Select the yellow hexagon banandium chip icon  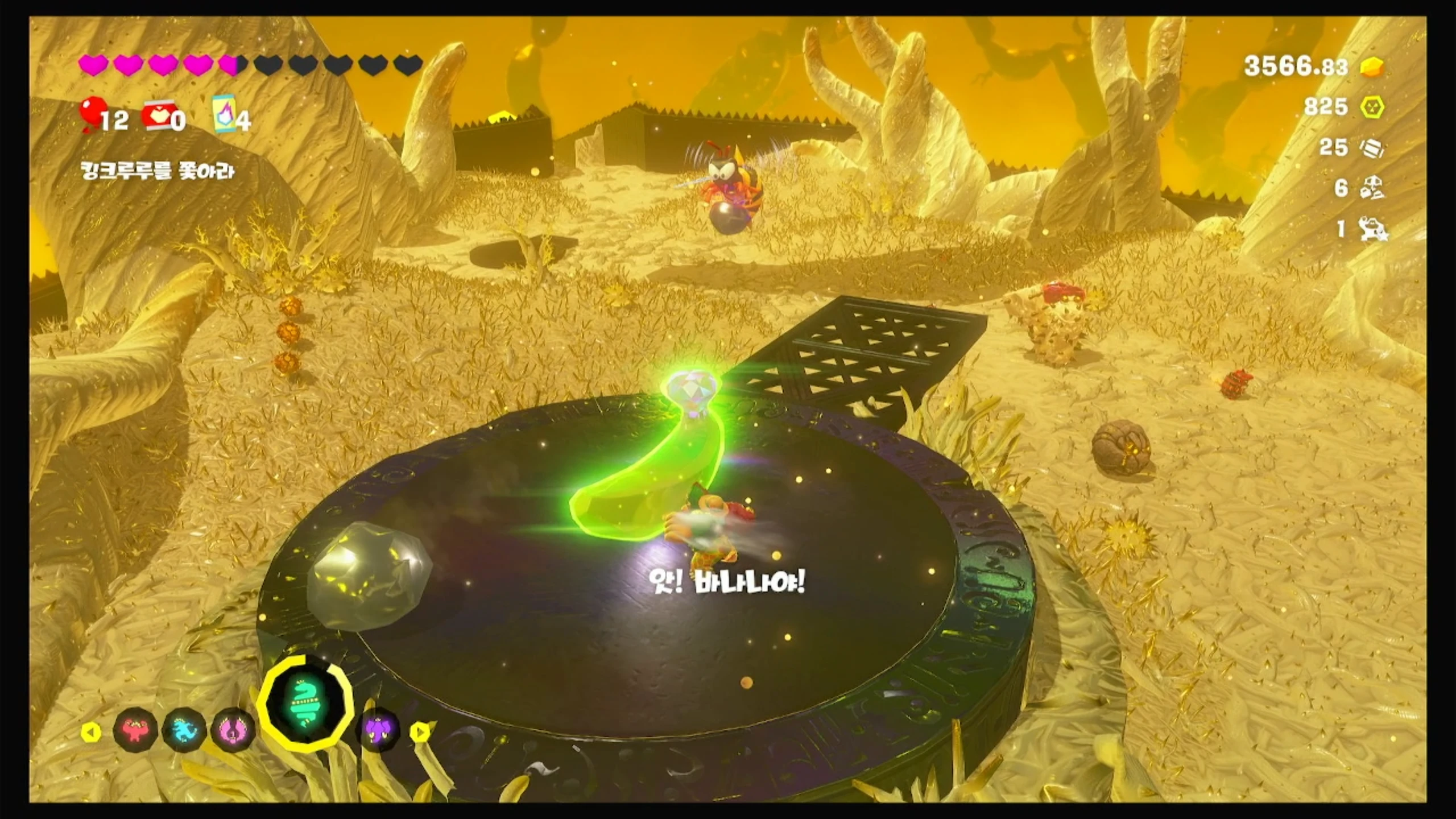1372,107
